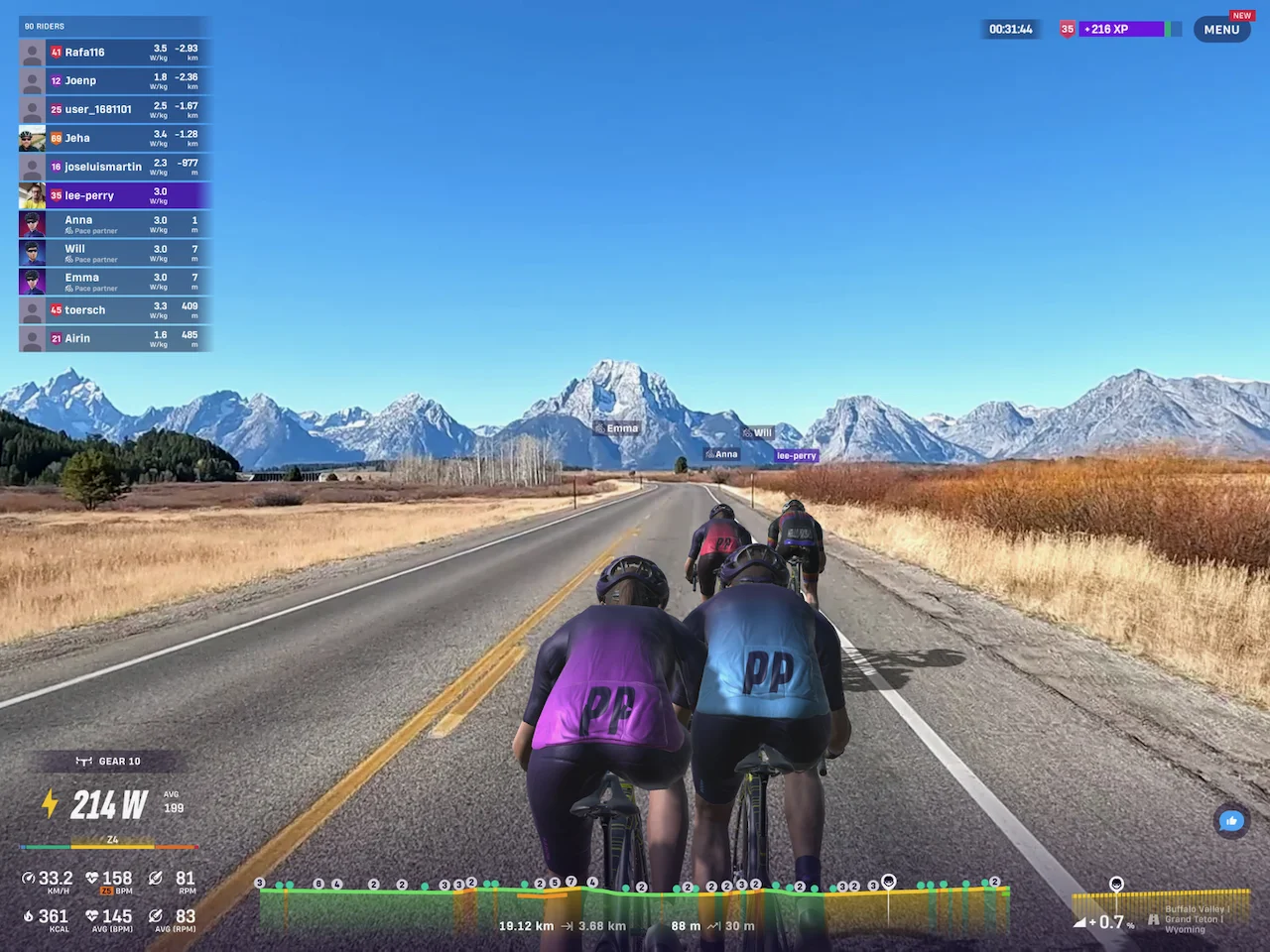Select pace partner Will in the list
This screenshot has width=1270, height=952.
114,254
